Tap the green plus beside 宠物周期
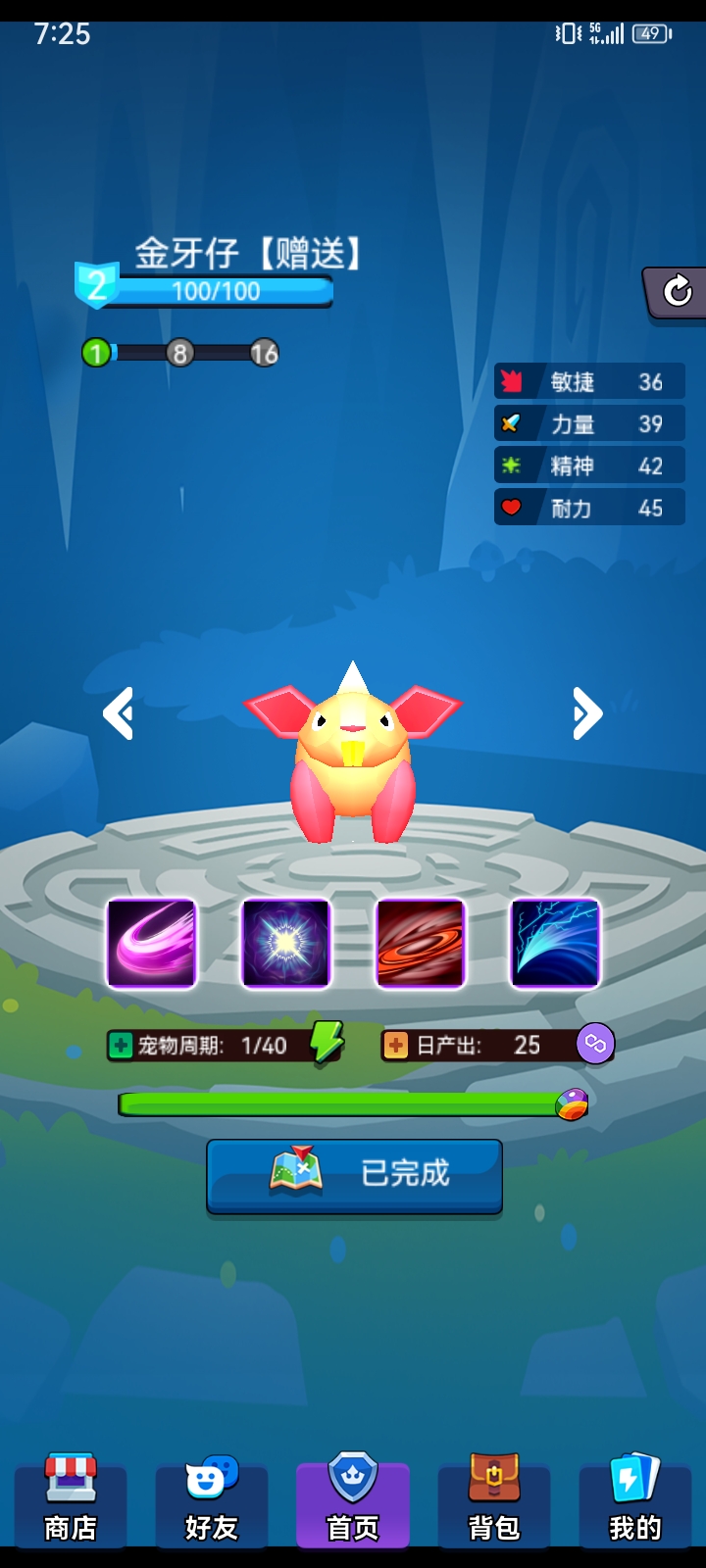The image size is (706, 1568). point(121,1046)
